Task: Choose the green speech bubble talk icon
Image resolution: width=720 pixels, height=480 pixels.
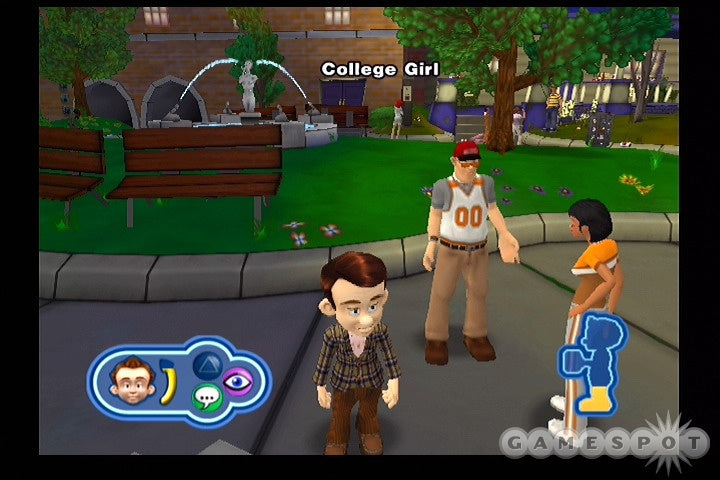Action: point(205,398)
